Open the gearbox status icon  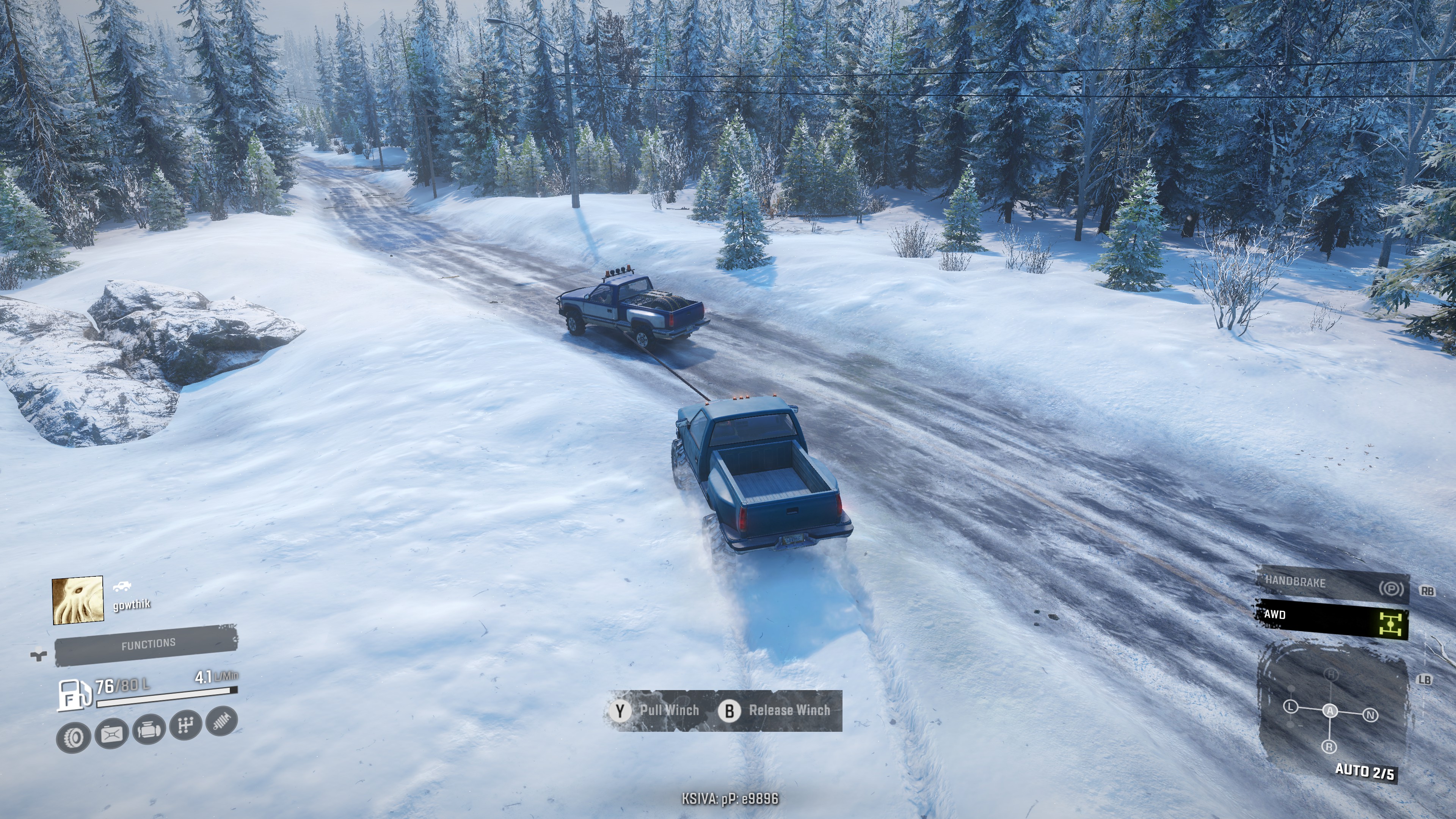pyautogui.click(x=186, y=725)
